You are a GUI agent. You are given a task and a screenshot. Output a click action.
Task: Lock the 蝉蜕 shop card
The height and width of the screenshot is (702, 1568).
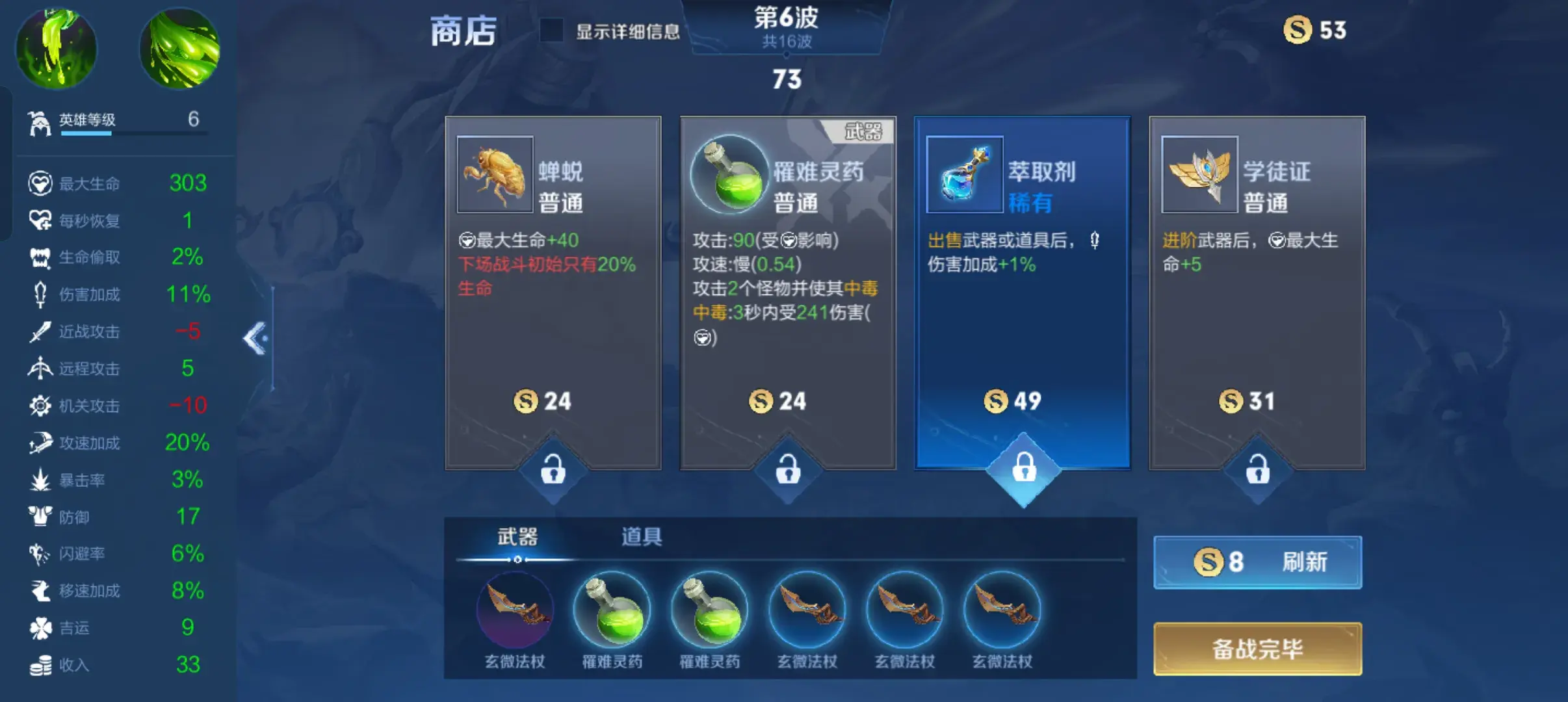[x=553, y=469]
